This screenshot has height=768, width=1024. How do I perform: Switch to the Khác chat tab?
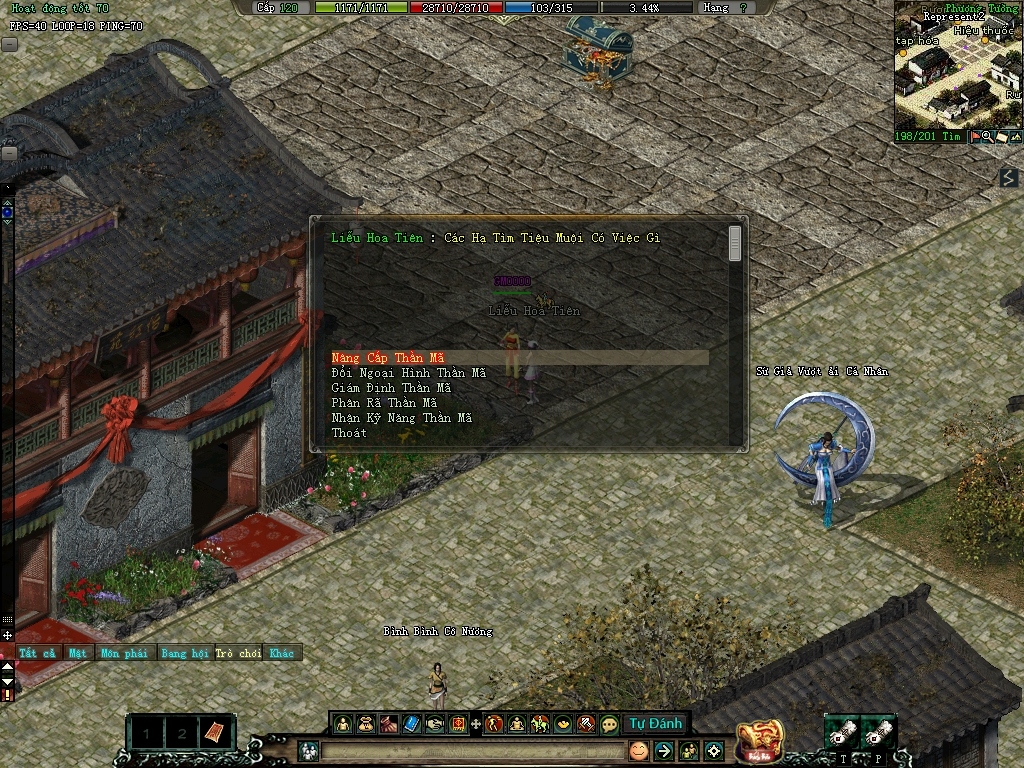pyautogui.click(x=282, y=653)
